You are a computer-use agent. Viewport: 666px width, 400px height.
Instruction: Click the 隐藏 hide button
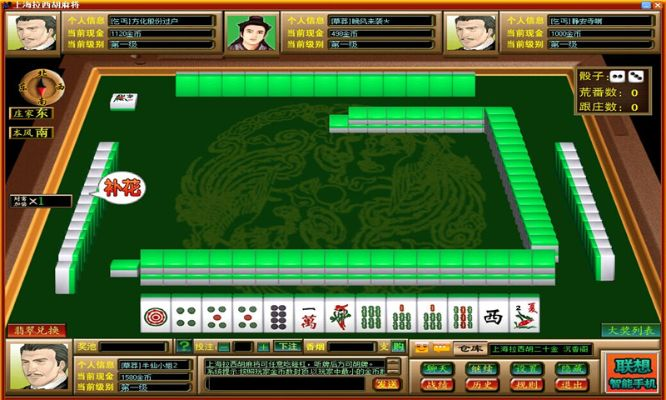[x=567, y=367]
